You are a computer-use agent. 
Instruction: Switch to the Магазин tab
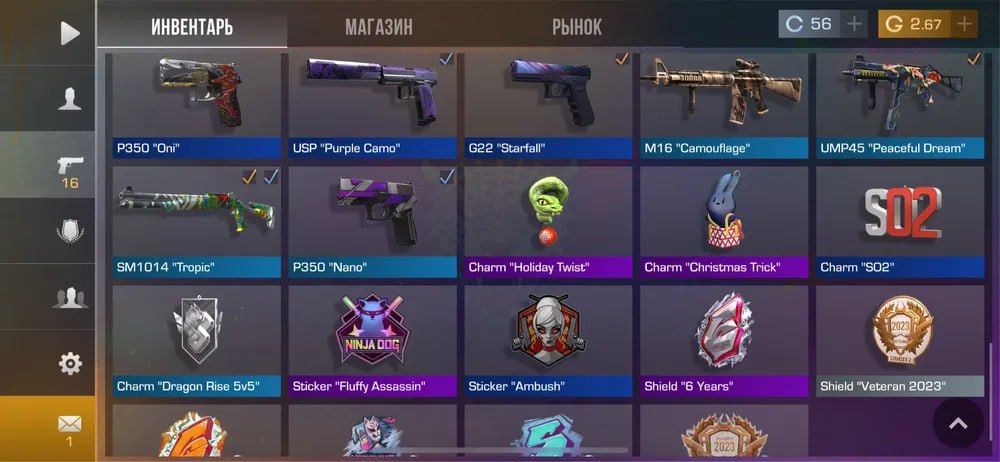click(x=378, y=27)
